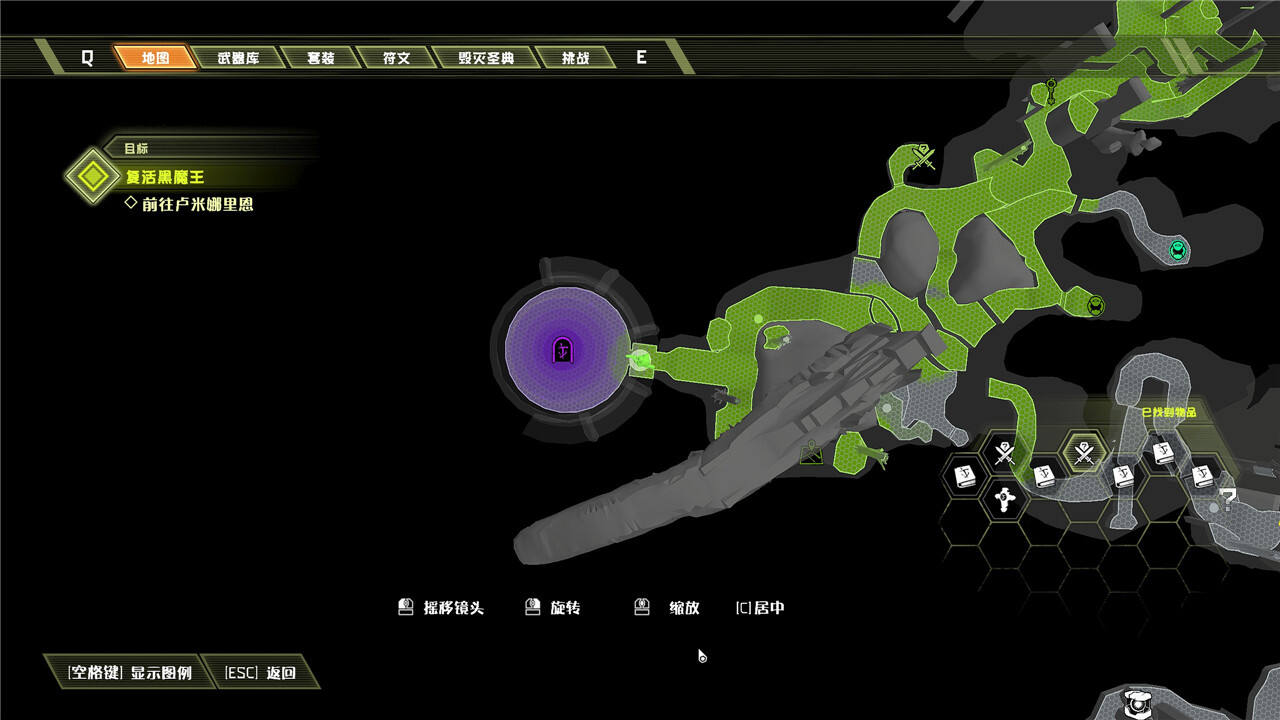The image size is (1280, 720).
Task: Click the 返回 back button
Action: (260, 673)
